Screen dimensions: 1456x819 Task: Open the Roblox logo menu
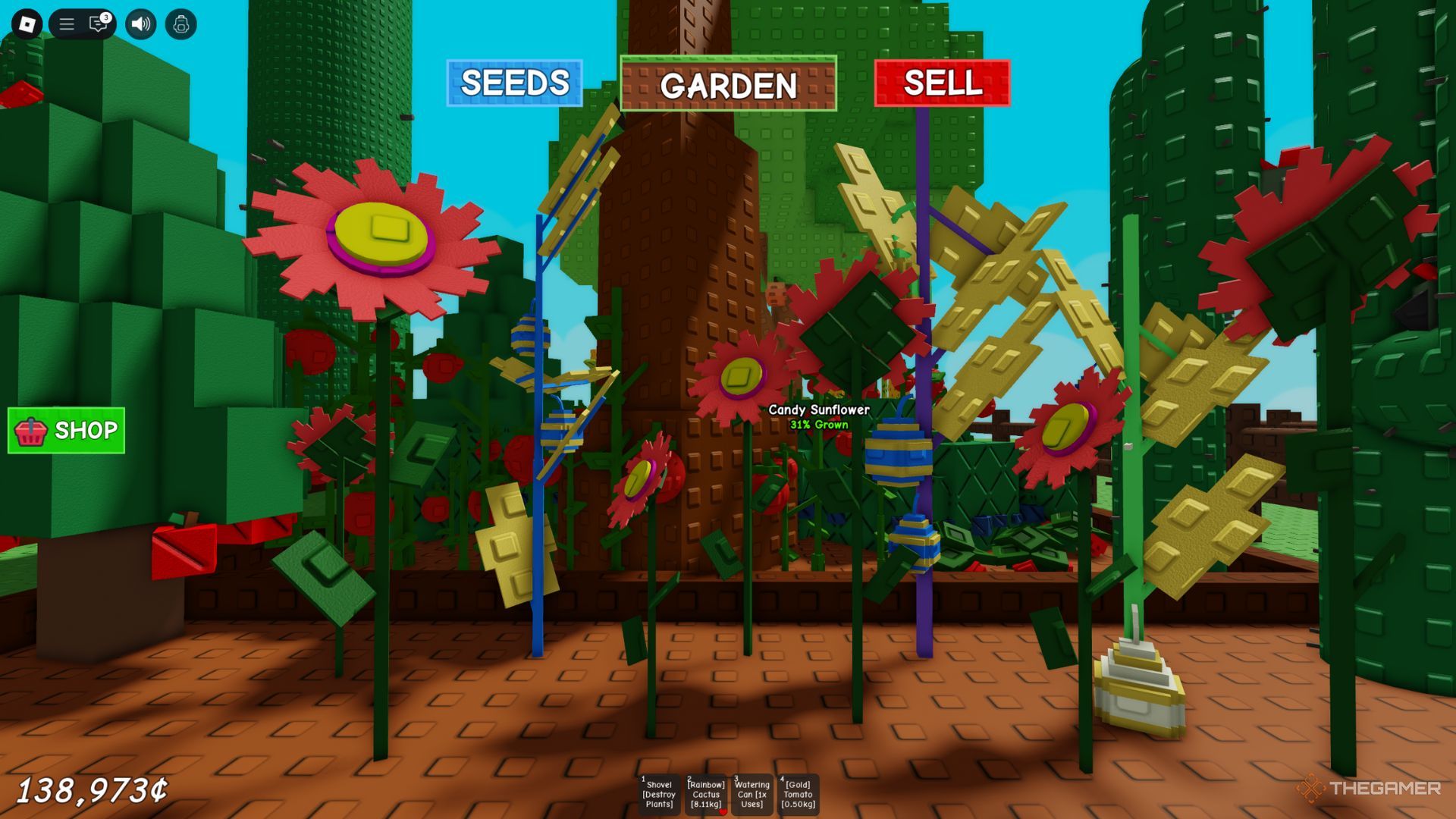coord(27,24)
